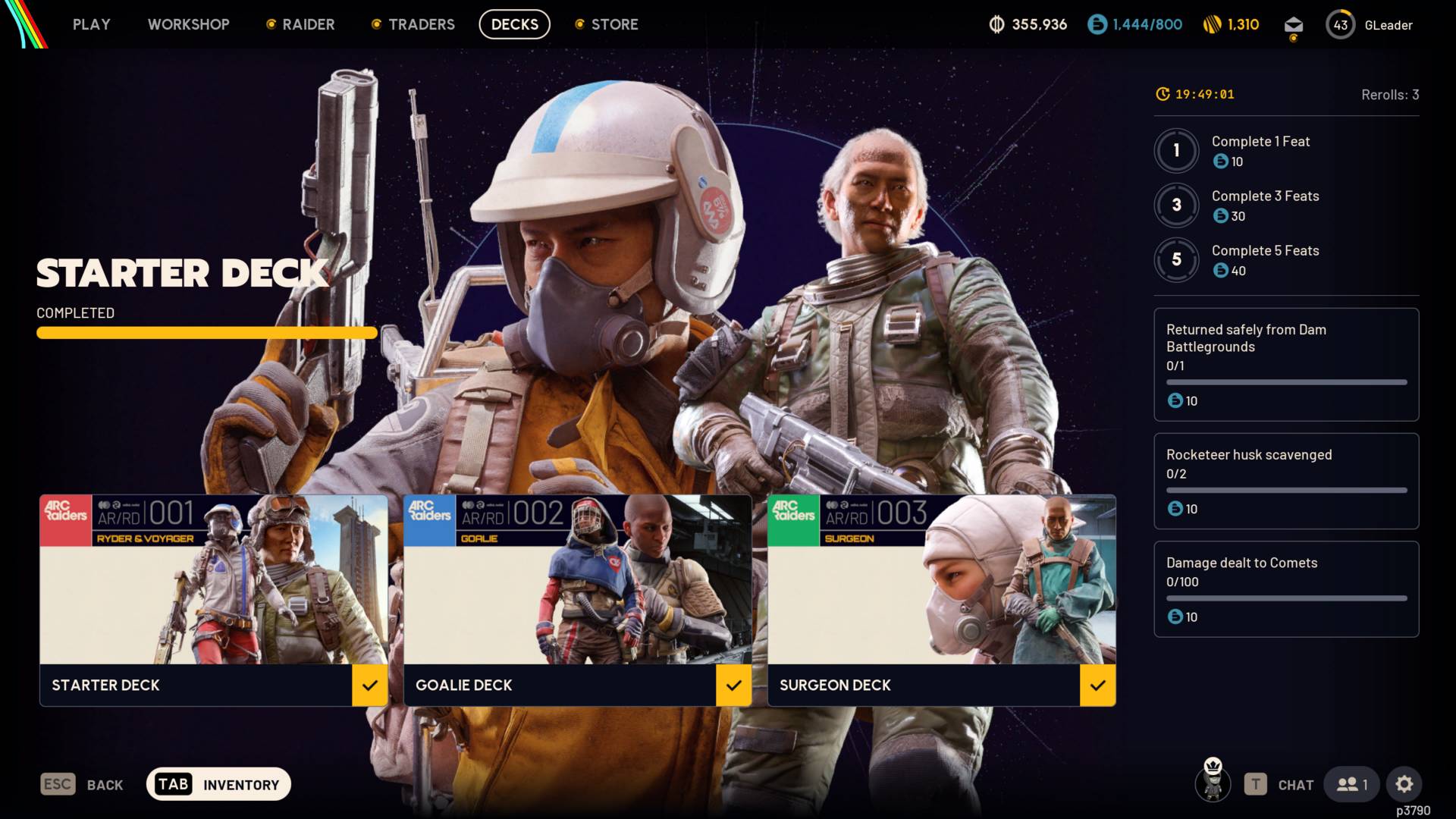The image size is (1456, 819).
Task: Click the yellow 1,310 tickets icon
Action: click(1210, 24)
